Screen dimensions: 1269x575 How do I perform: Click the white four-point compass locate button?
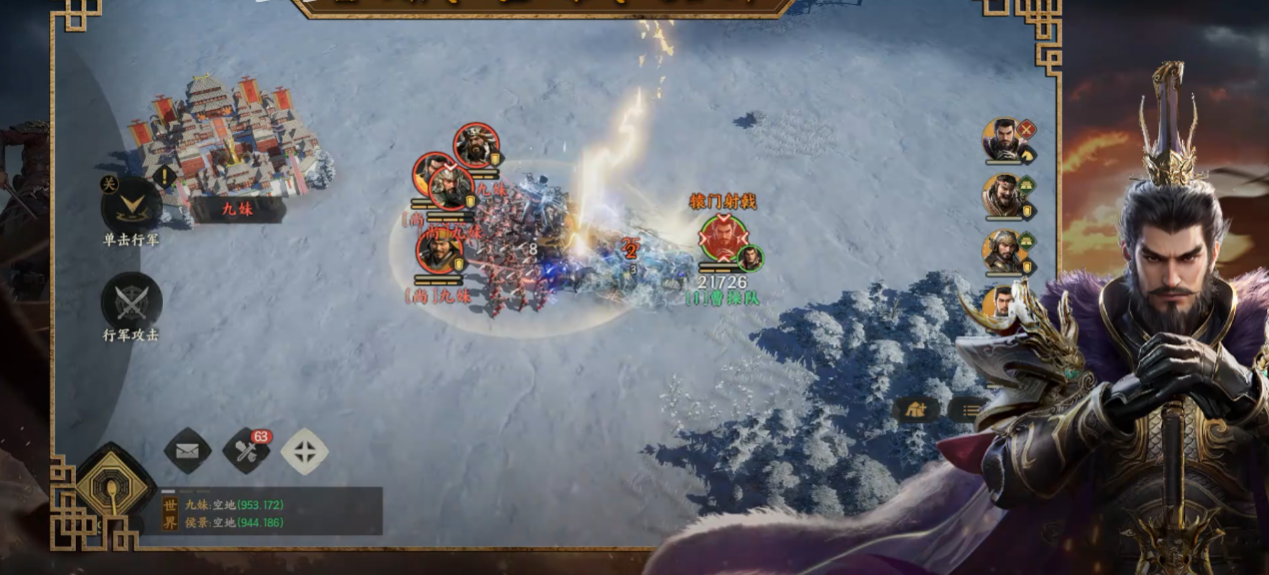[304, 451]
